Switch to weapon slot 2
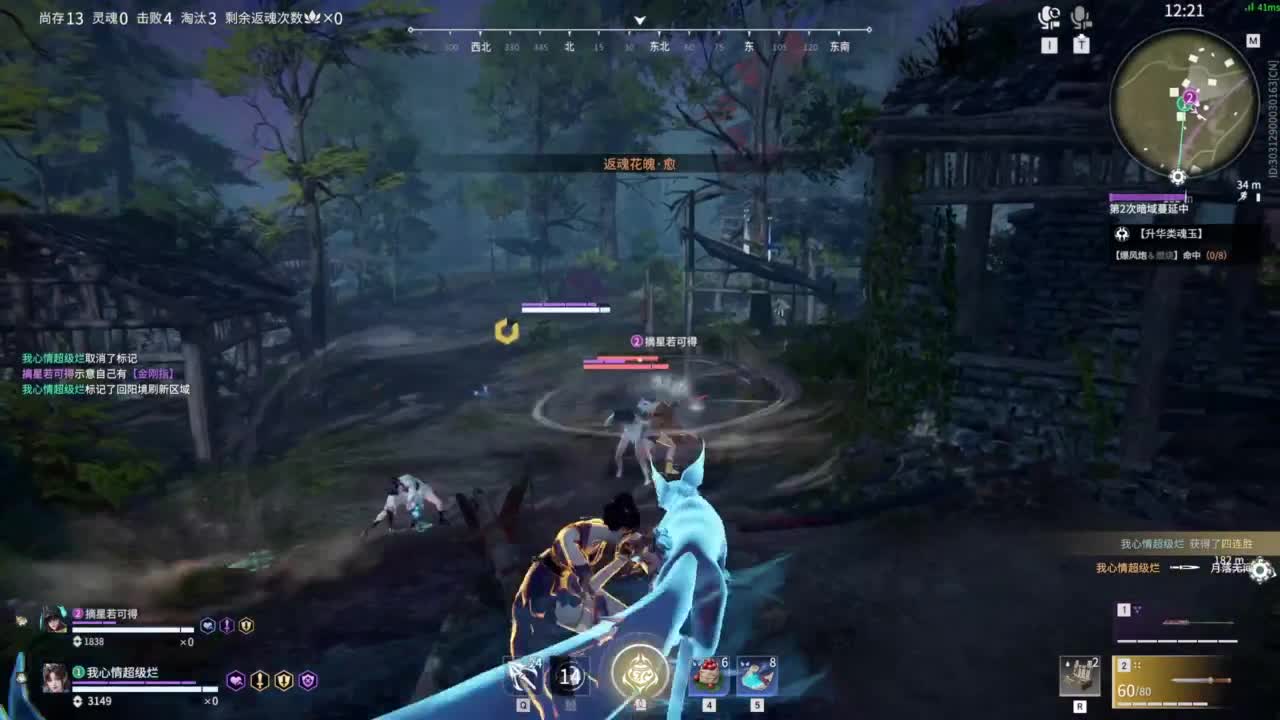 pyautogui.click(x=1124, y=664)
